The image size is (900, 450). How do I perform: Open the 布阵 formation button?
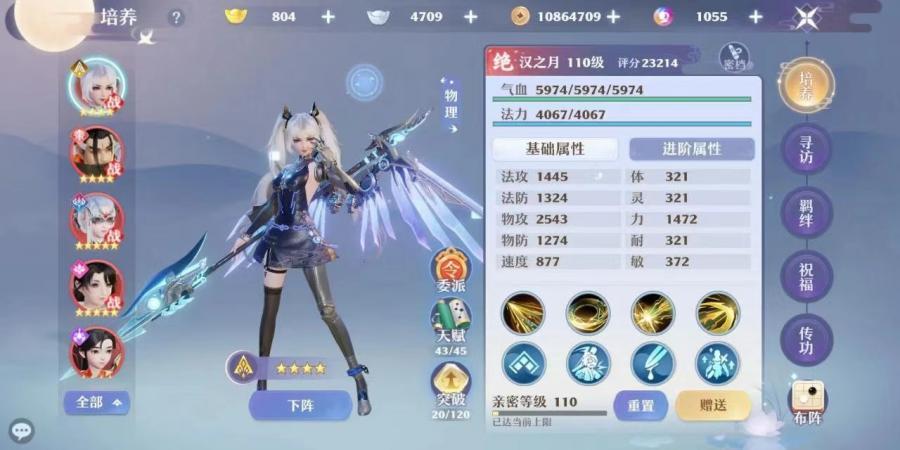pyautogui.click(x=807, y=403)
